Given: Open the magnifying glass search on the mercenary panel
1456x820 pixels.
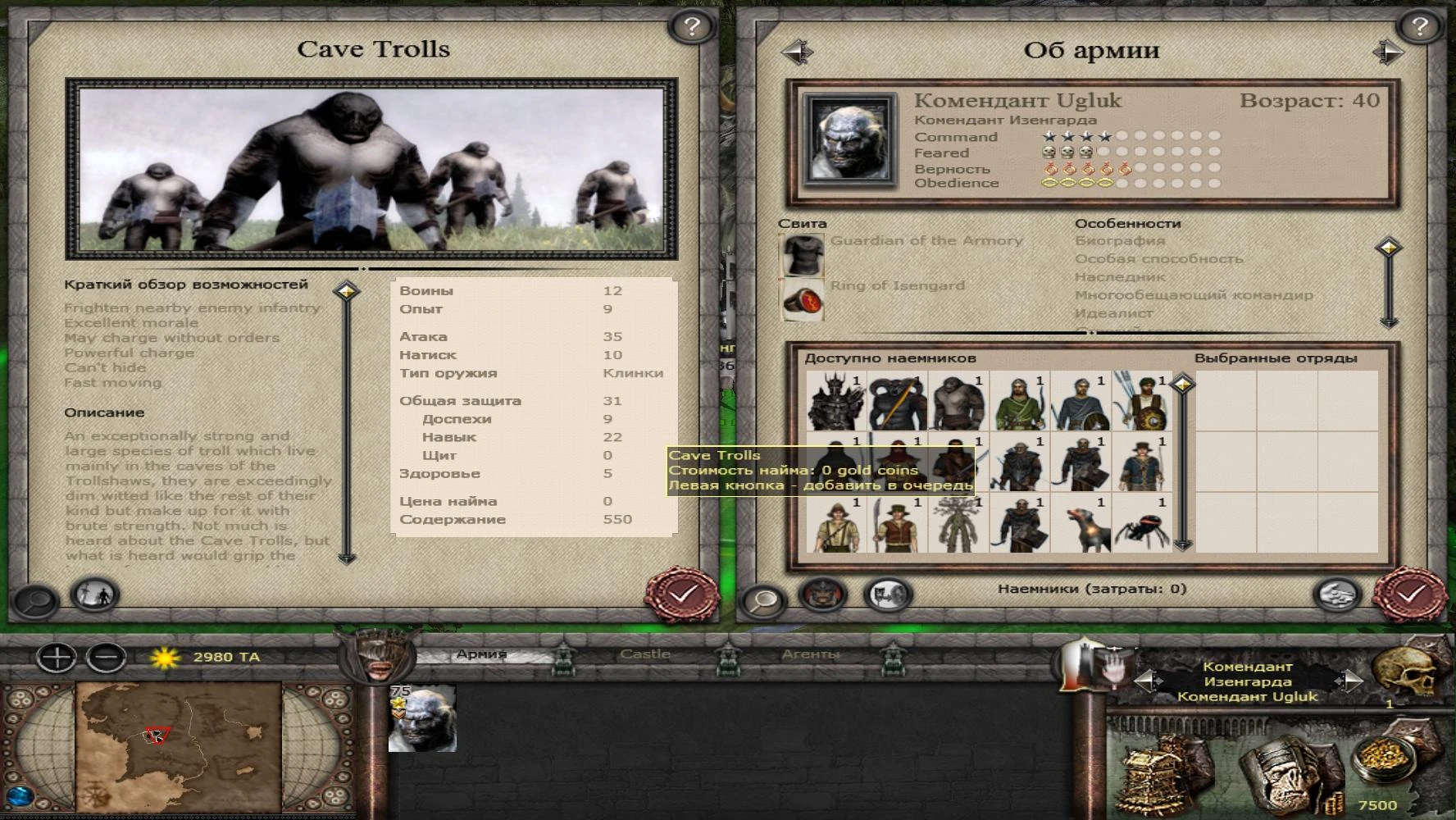Looking at the screenshot, I should pyautogui.click(x=764, y=601).
